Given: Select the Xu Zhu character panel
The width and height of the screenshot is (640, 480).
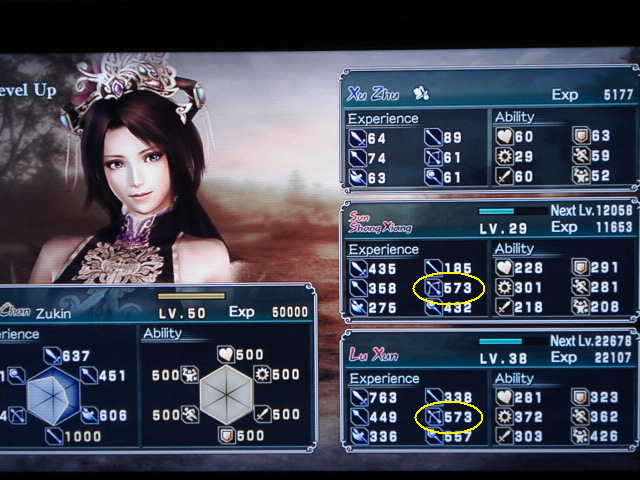Looking at the screenshot, I should (489, 129).
